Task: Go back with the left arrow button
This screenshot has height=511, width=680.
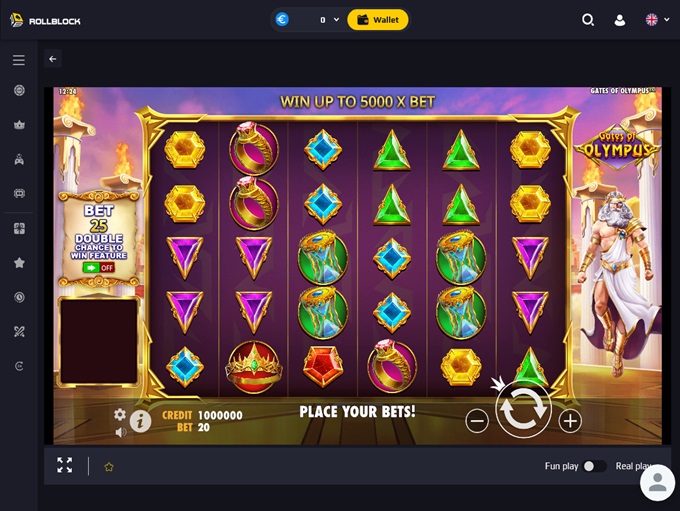Action: pyautogui.click(x=53, y=59)
